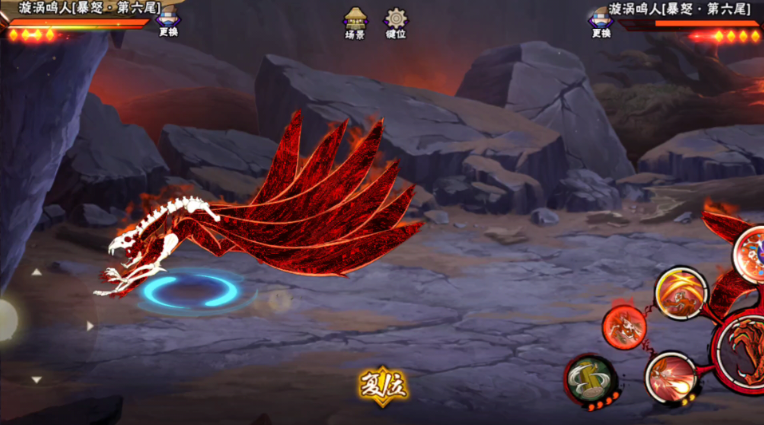Open the 键位 key layout settings
Image resolution: width=764 pixels, height=425 pixels.
(396, 22)
